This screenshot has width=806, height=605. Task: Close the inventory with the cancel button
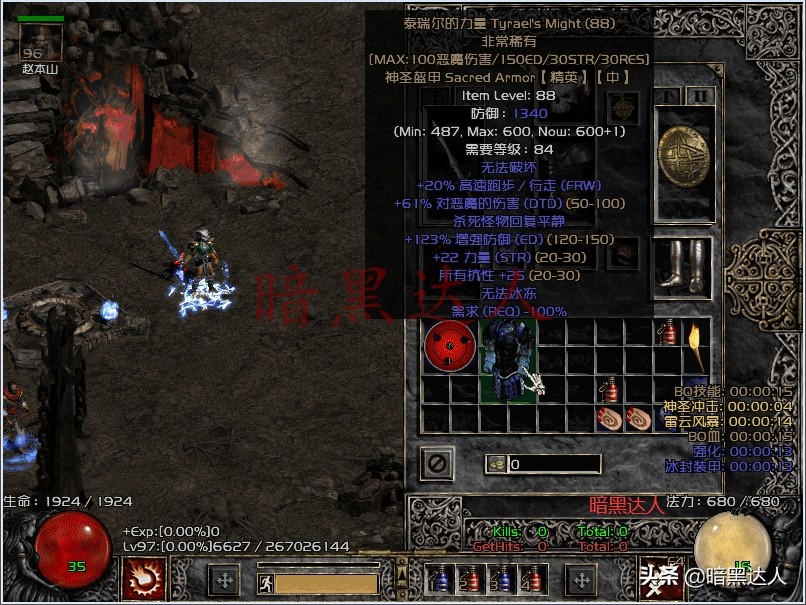click(x=436, y=463)
